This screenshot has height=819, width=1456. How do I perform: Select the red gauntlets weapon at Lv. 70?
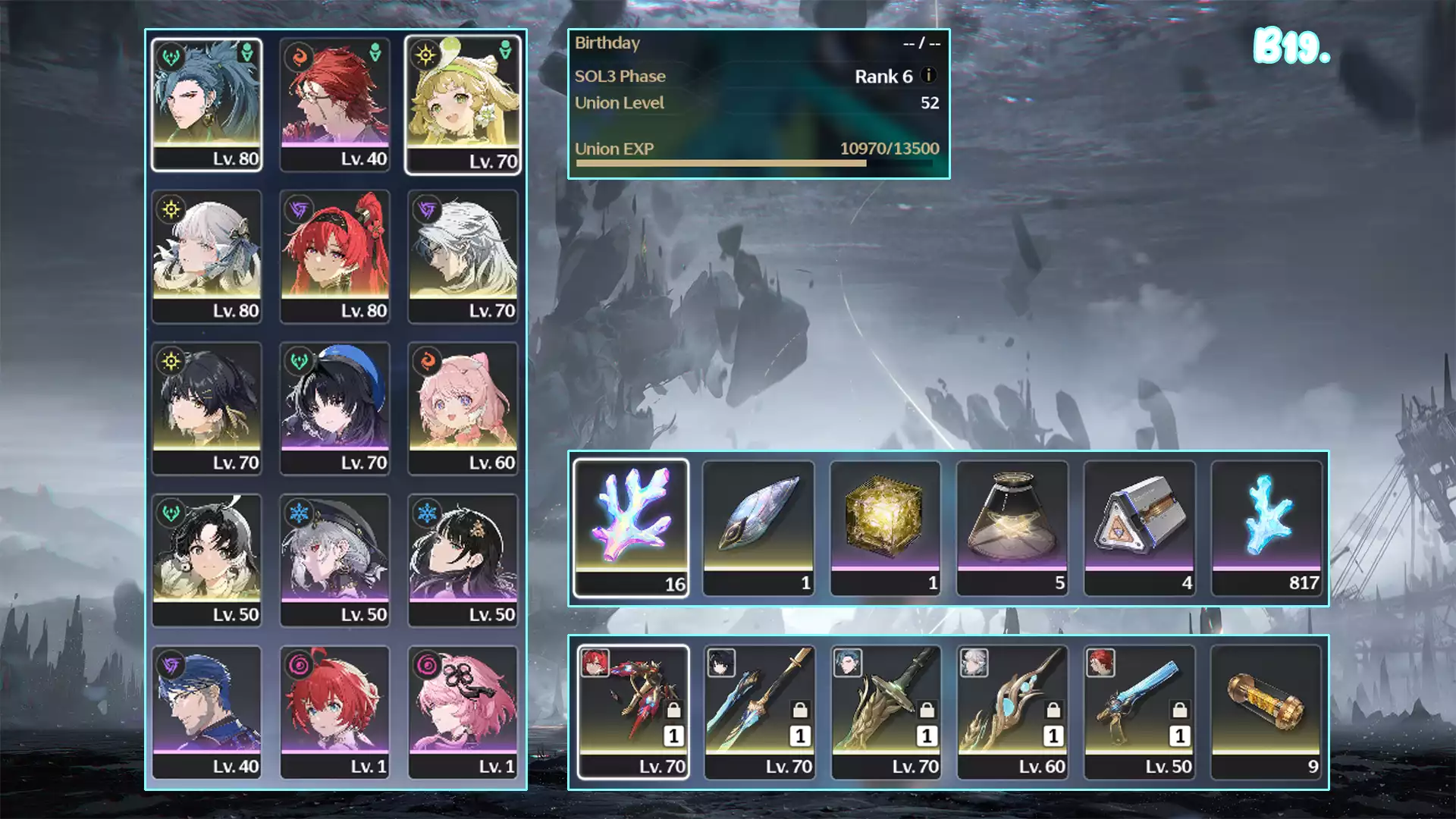tap(632, 711)
